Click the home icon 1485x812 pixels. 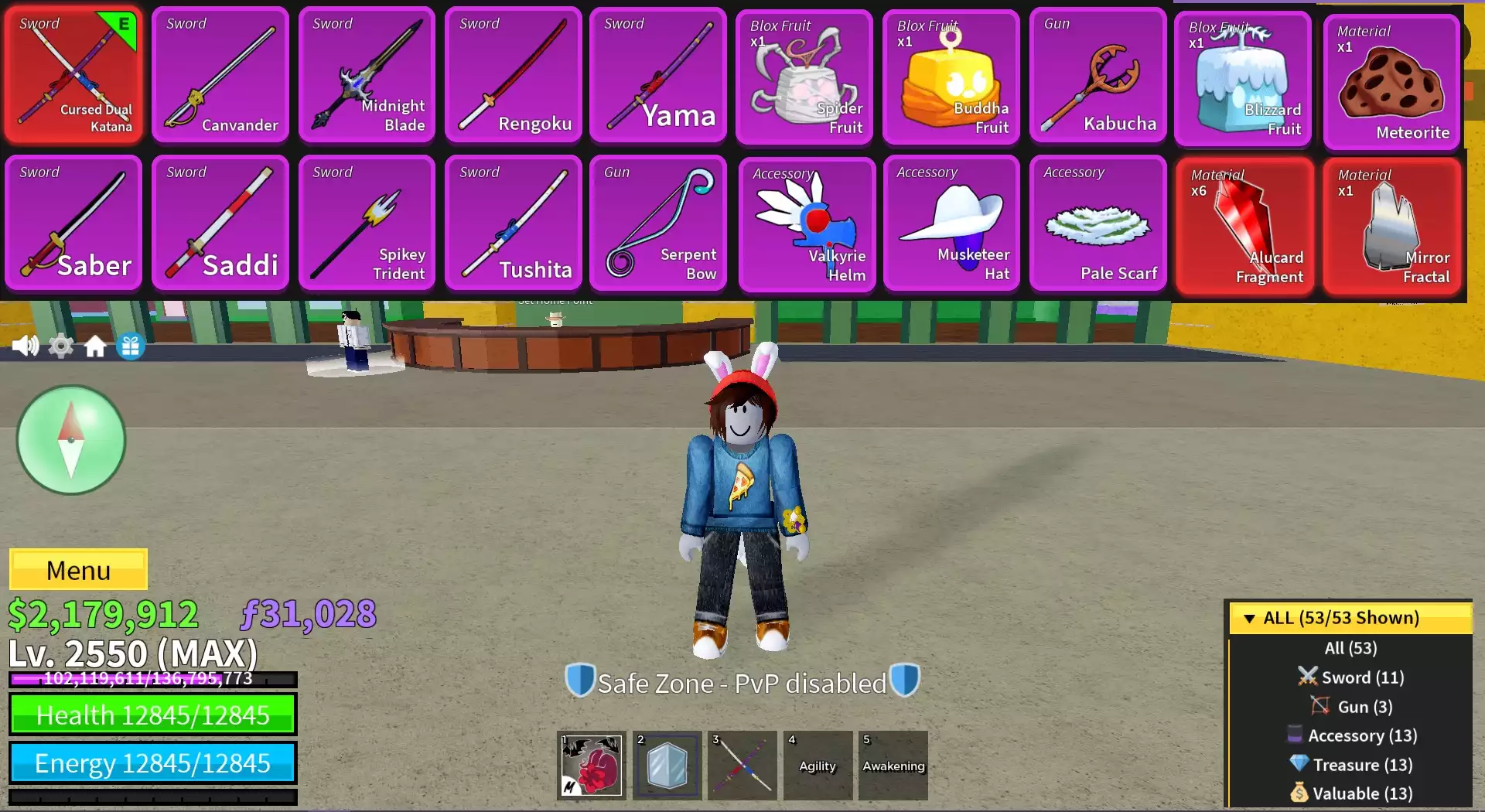coord(95,346)
